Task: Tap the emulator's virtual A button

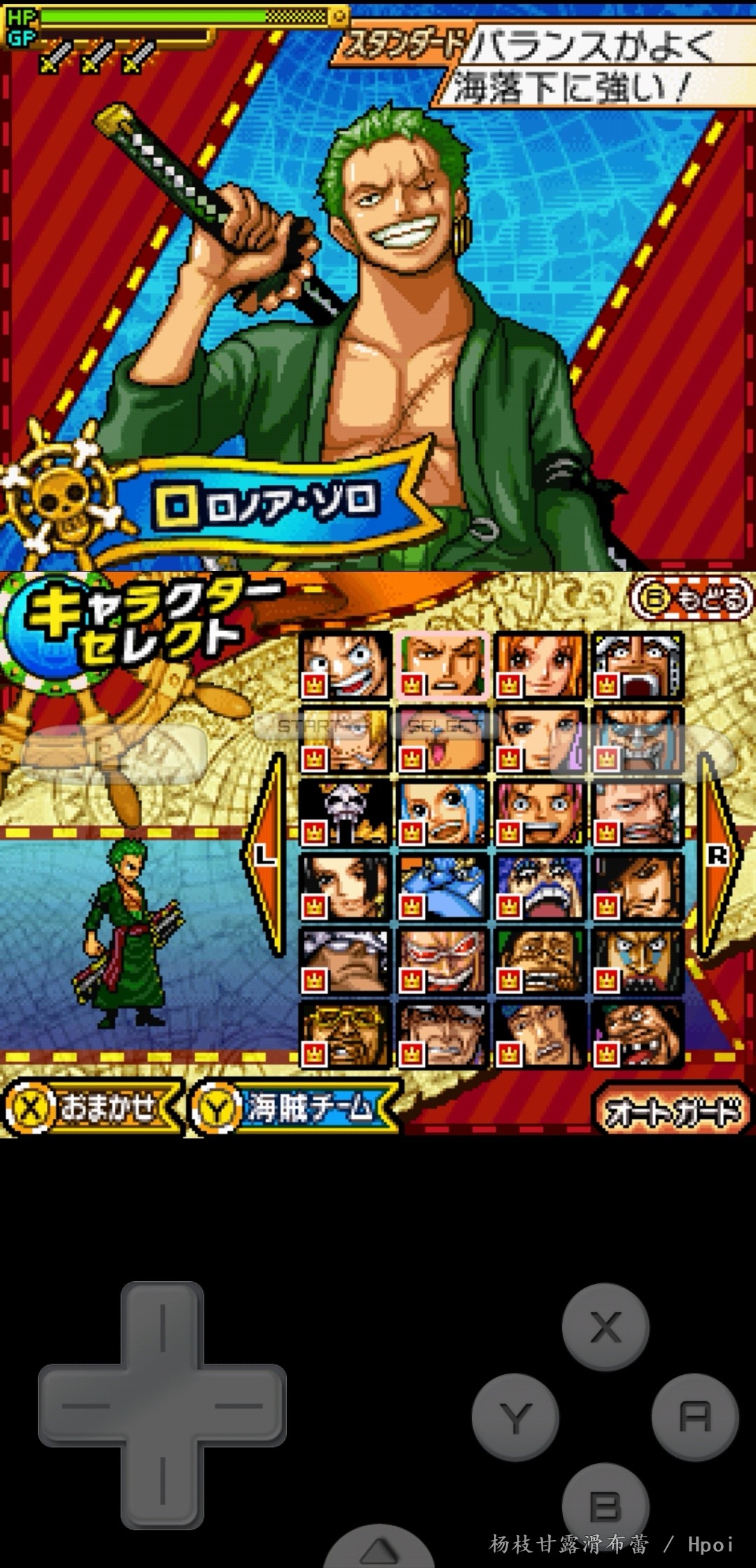Action: [694, 1418]
